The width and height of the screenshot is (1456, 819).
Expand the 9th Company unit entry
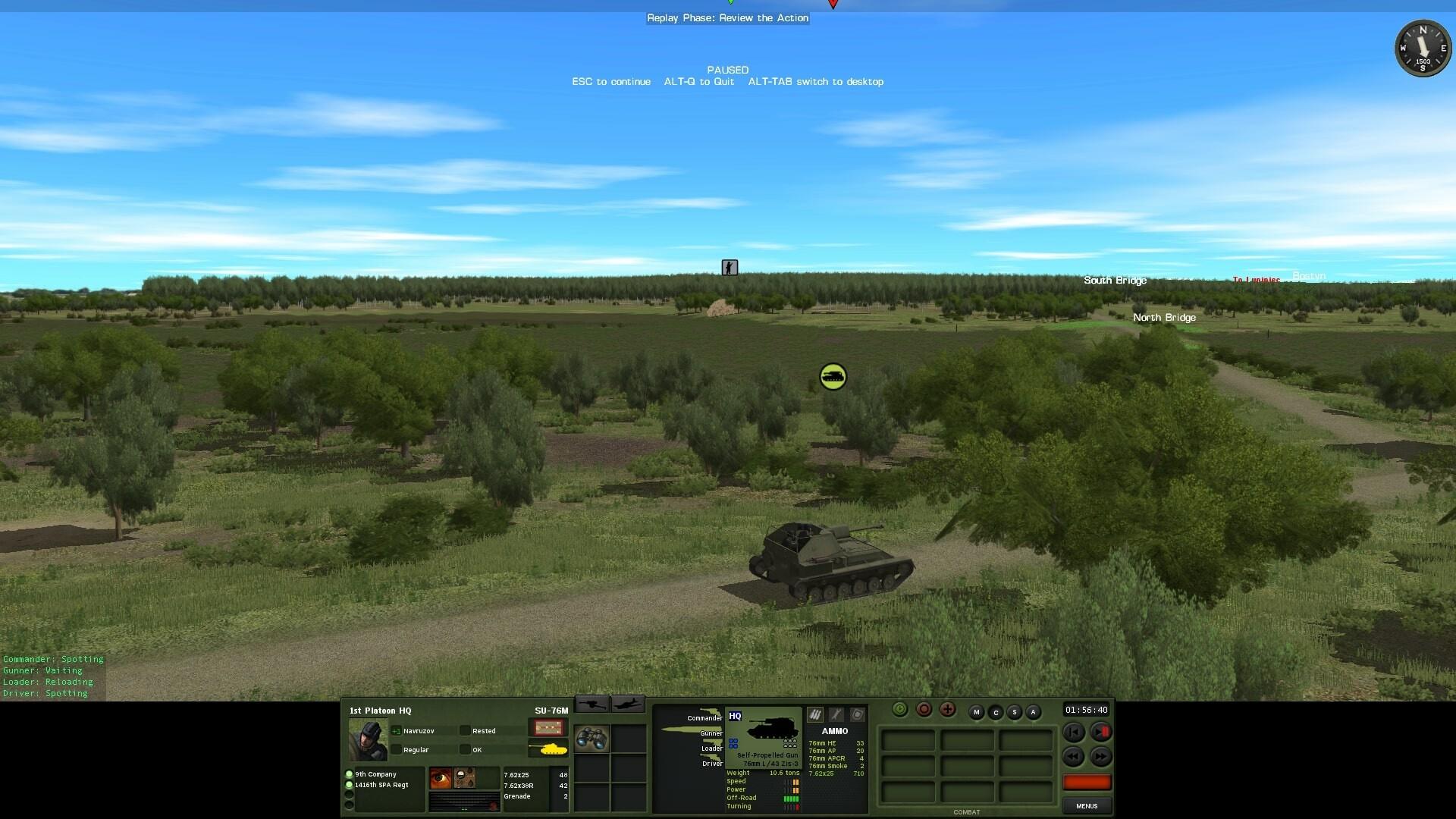click(x=375, y=774)
